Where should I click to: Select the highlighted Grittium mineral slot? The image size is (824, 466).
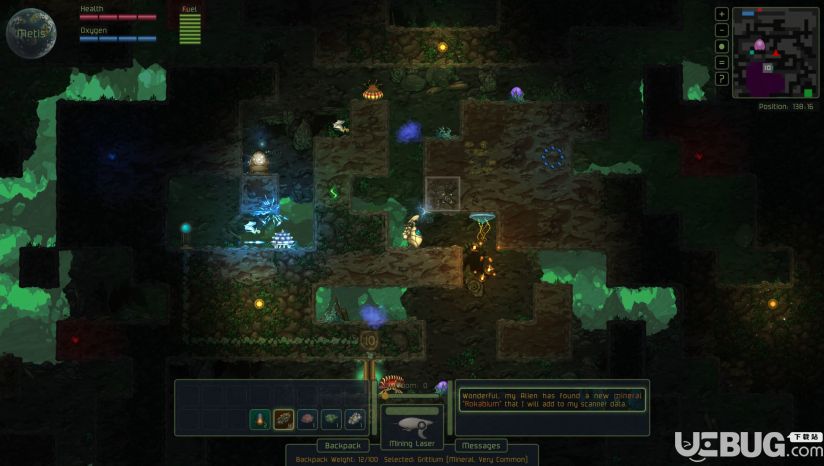283,420
